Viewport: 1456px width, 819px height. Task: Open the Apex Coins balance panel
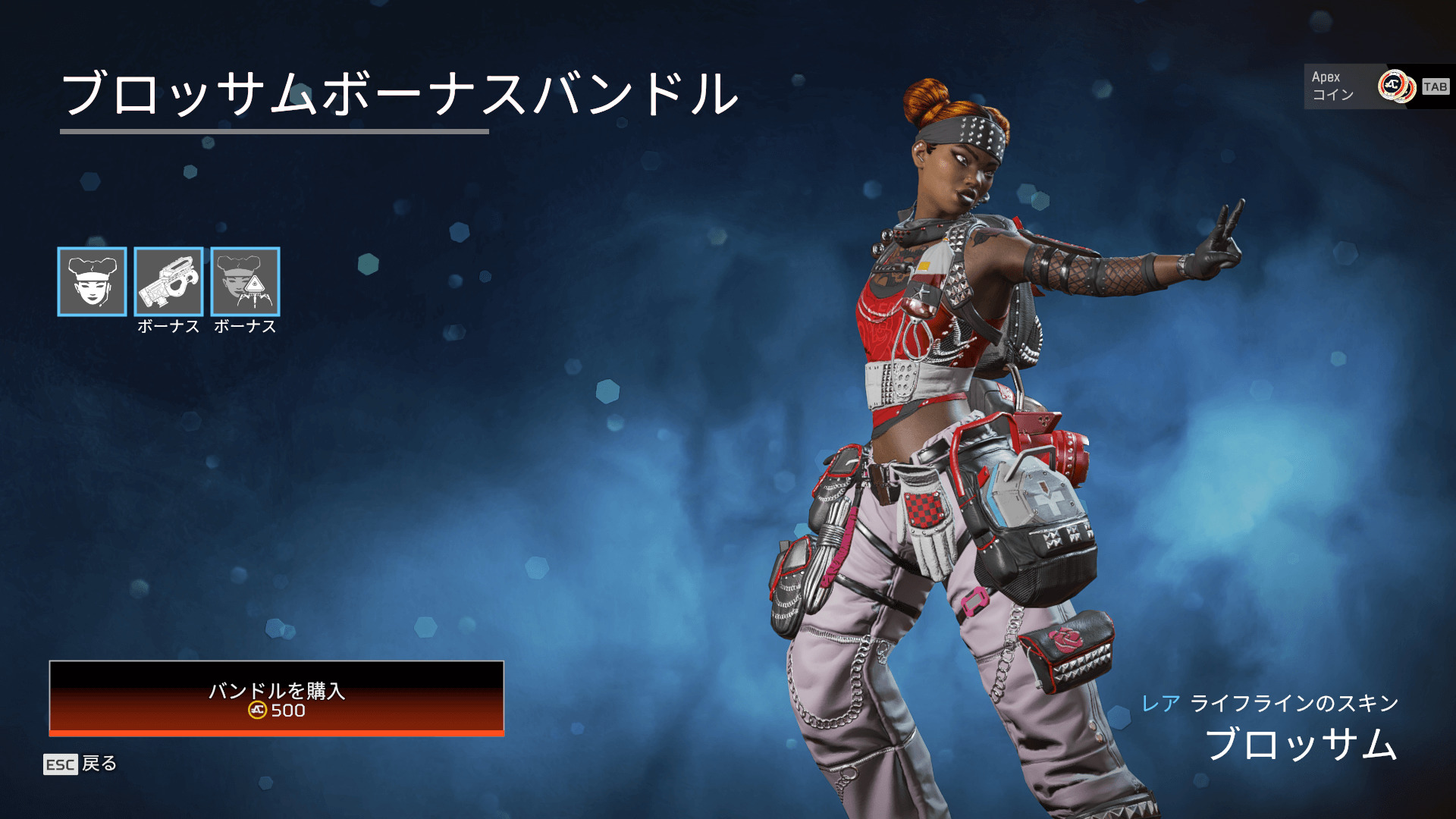coord(1378,86)
